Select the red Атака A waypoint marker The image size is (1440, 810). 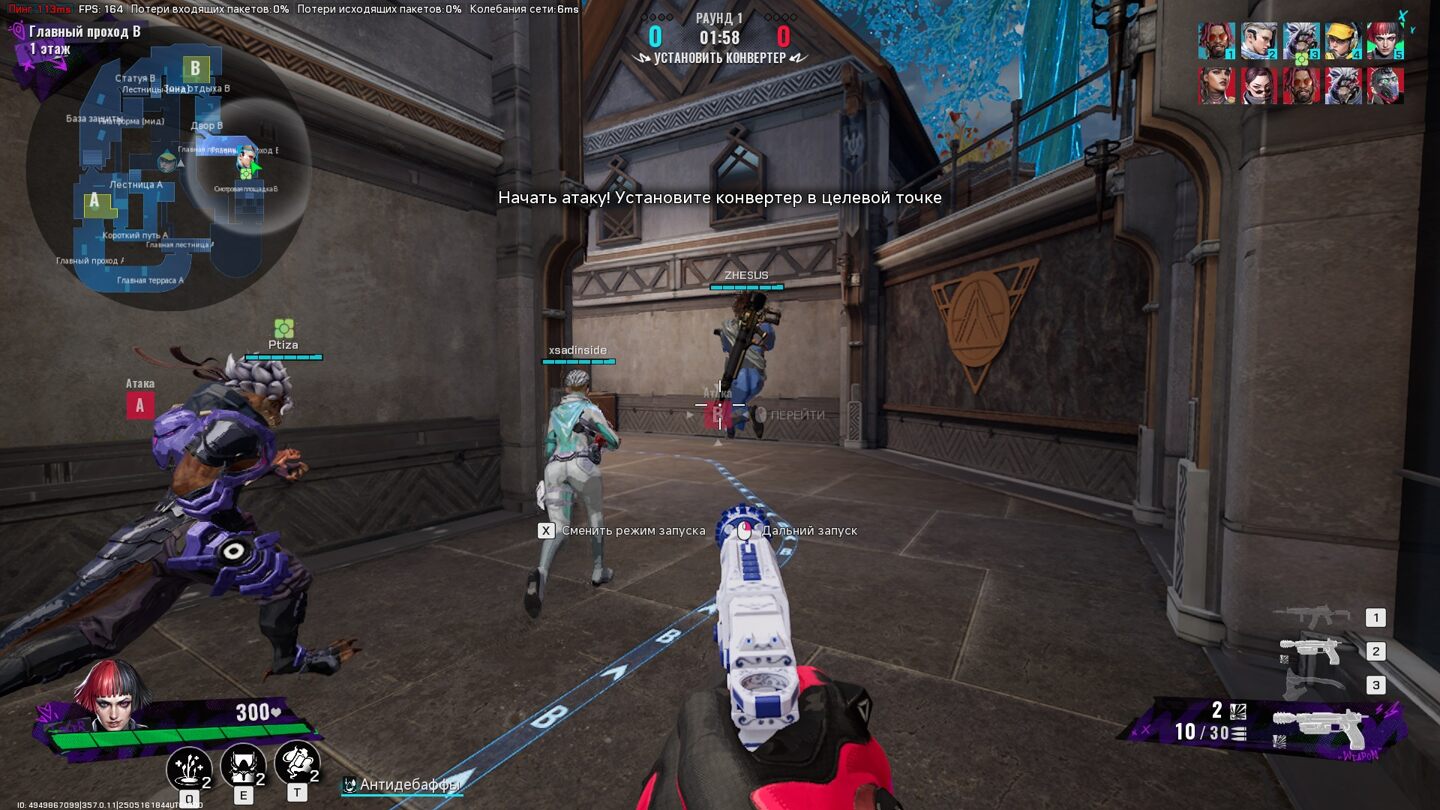140,405
